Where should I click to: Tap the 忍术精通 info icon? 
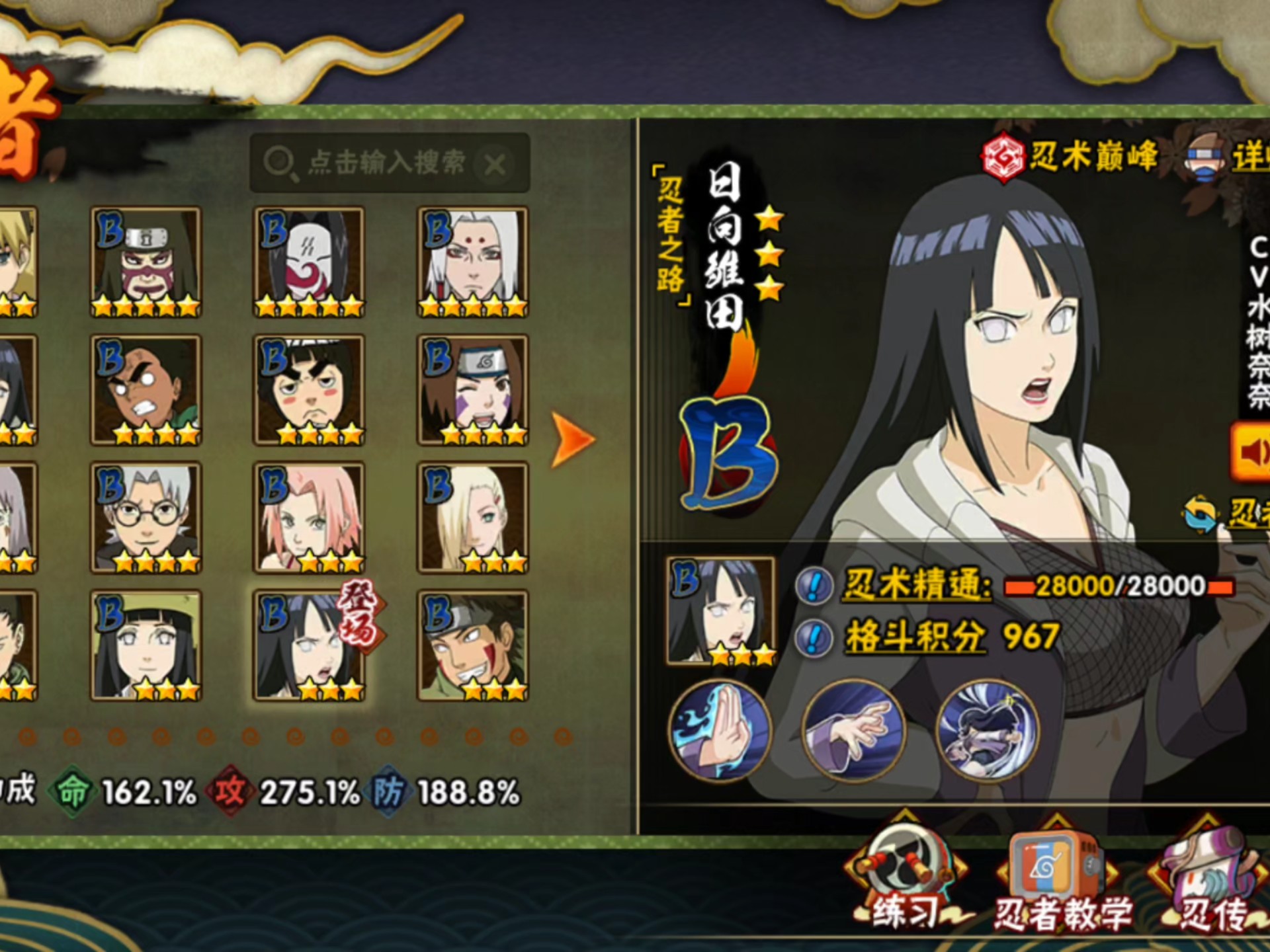click(x=814, y=586)
